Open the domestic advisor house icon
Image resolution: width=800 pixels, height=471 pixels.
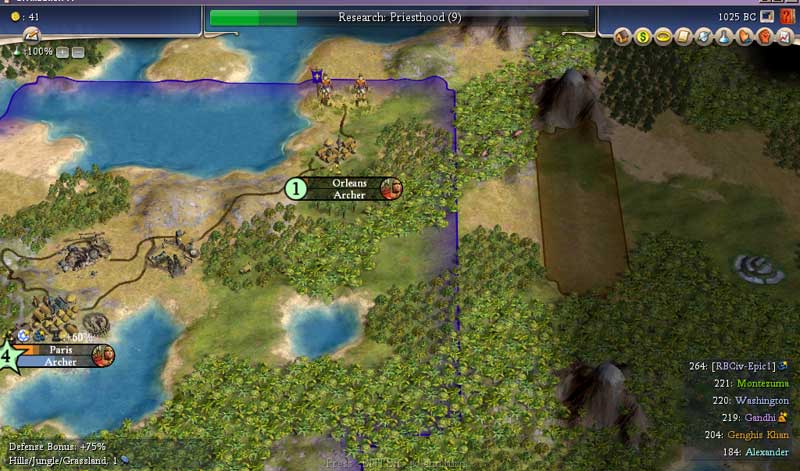[622, 37]
